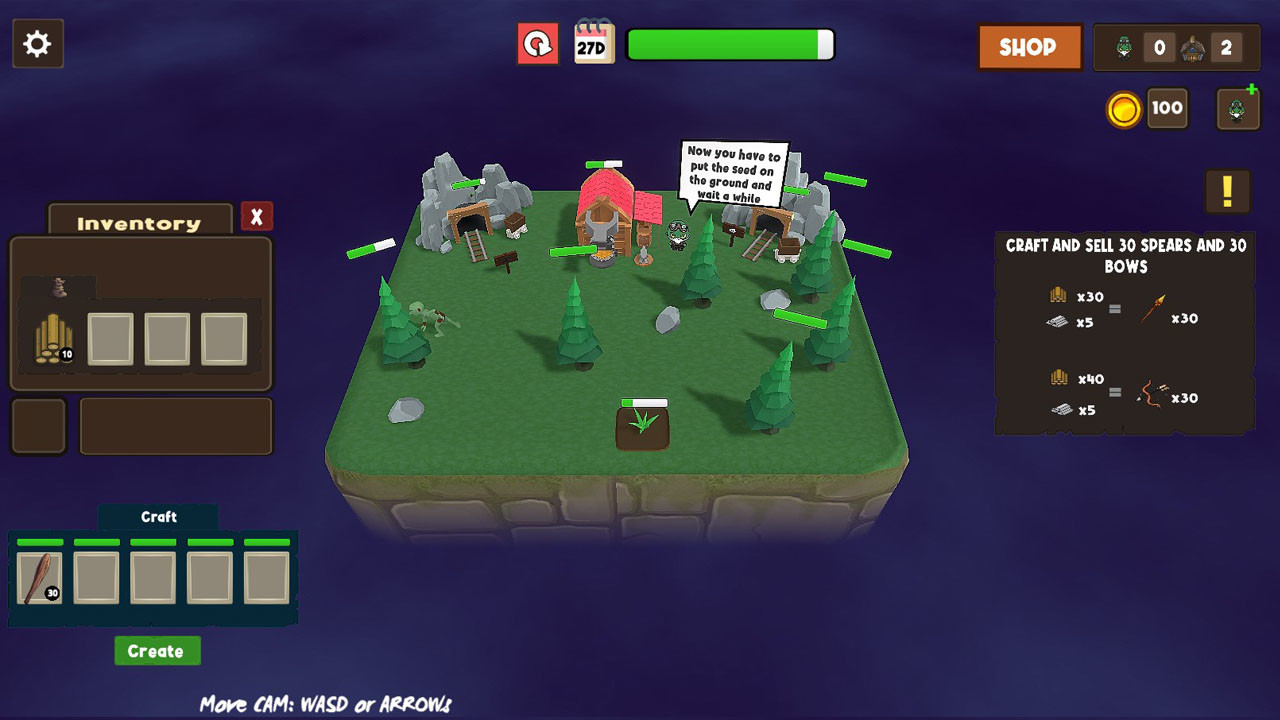
Task: Open the settings gear menu
Action: pyautogui.click(x=38, y=43)
